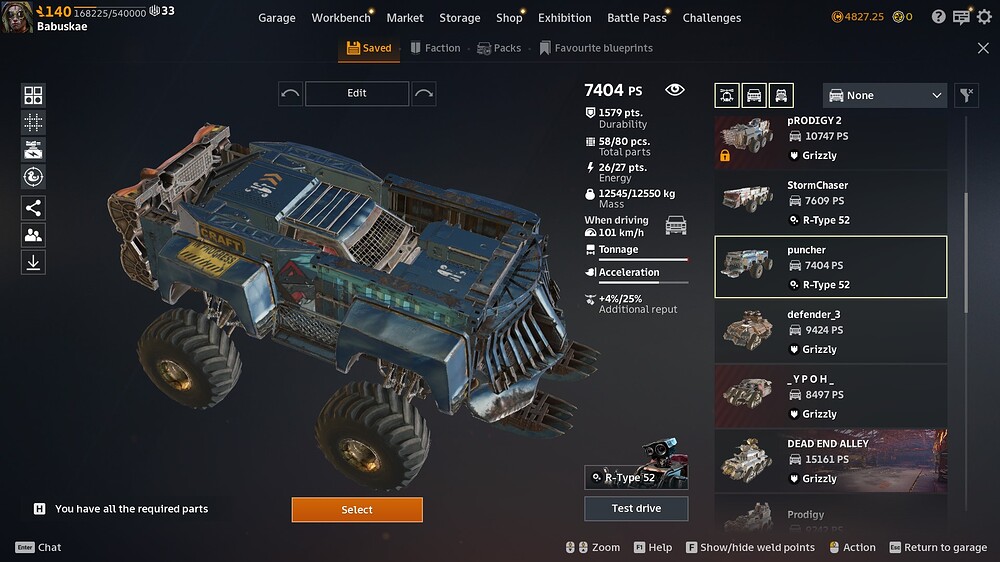Viewport: 1000px width, 562px height.
Task: Toggle the eye visibility icon
Action: pos(675,90)
